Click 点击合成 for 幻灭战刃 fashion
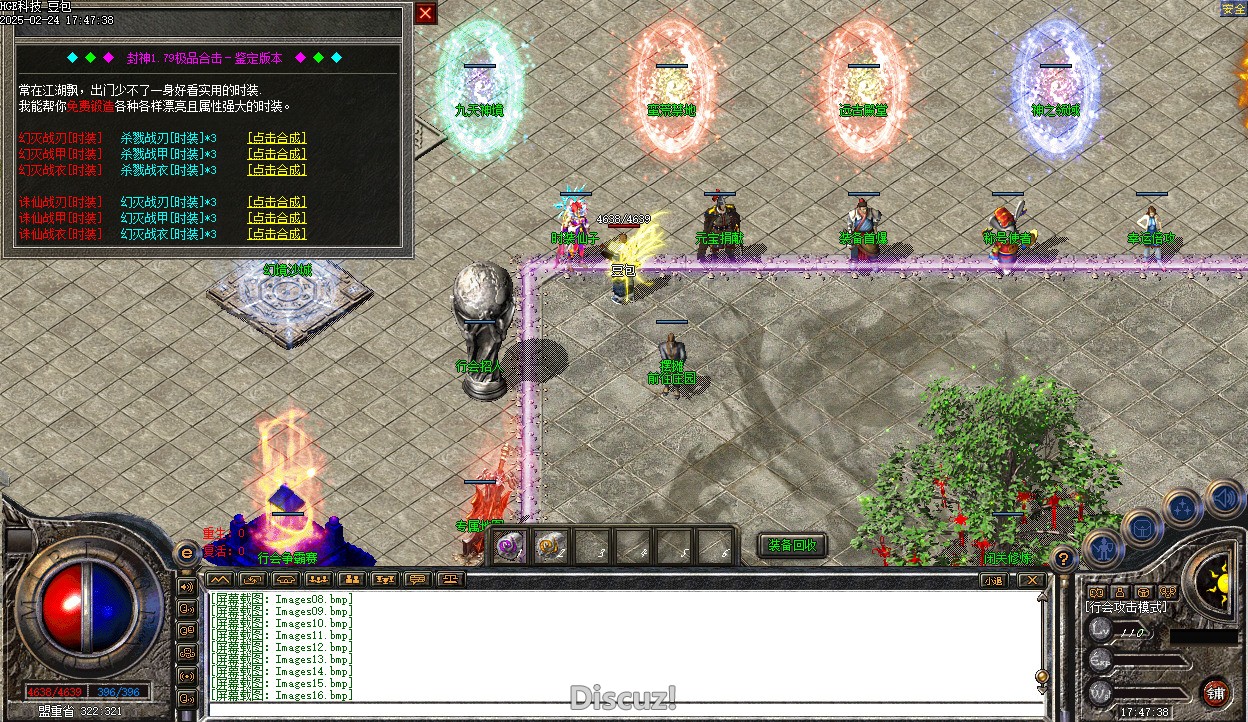1248x722 pixels. (x=277, y=138)
